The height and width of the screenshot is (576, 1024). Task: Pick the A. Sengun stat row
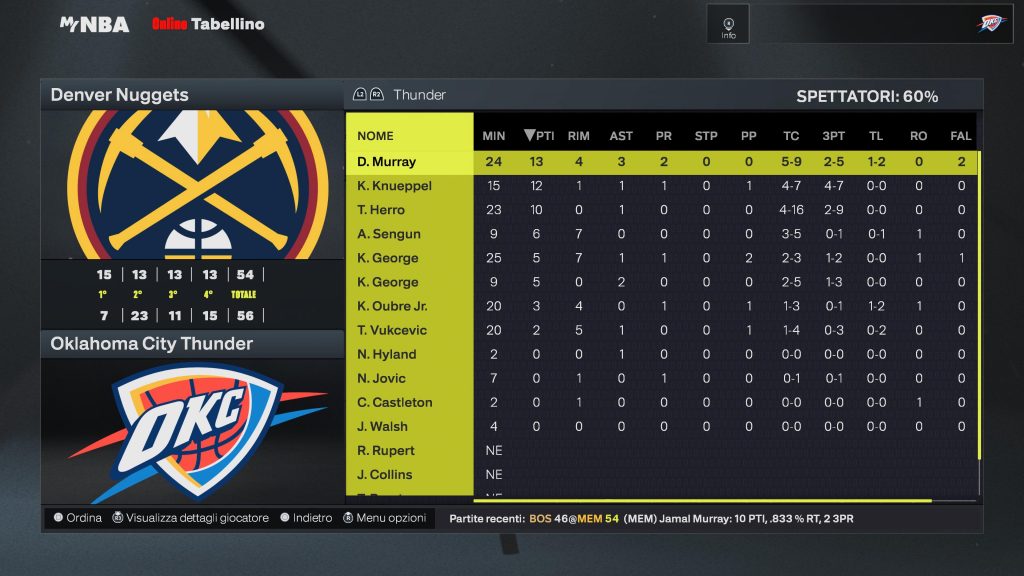pyautogui.click(x=389, y=234)
